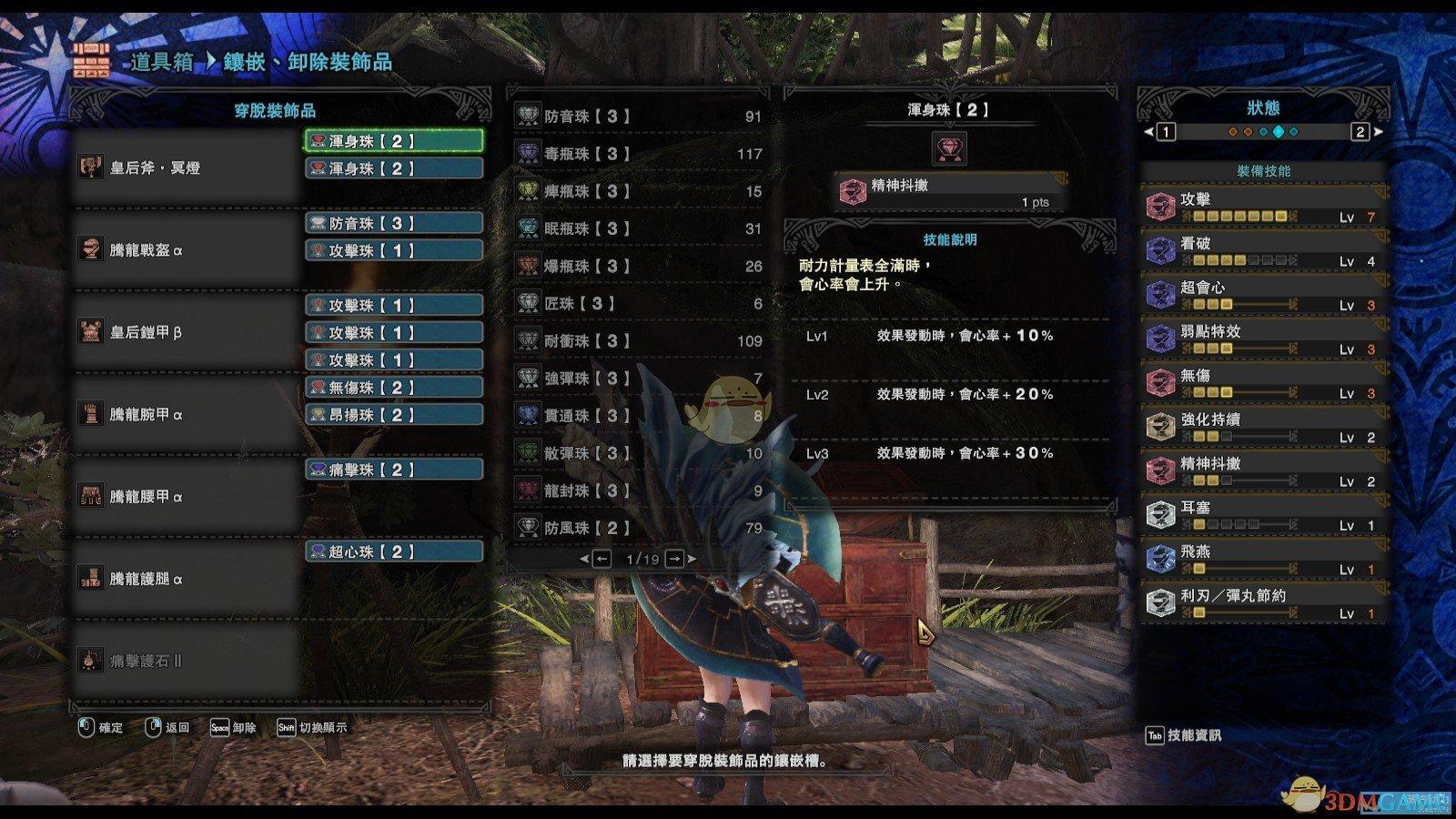Image resolution: width=1456 pixels, height=819 pixels.
Task: Select 耐衝珠【3】 in the decoration list
Action: pos(639,341)
